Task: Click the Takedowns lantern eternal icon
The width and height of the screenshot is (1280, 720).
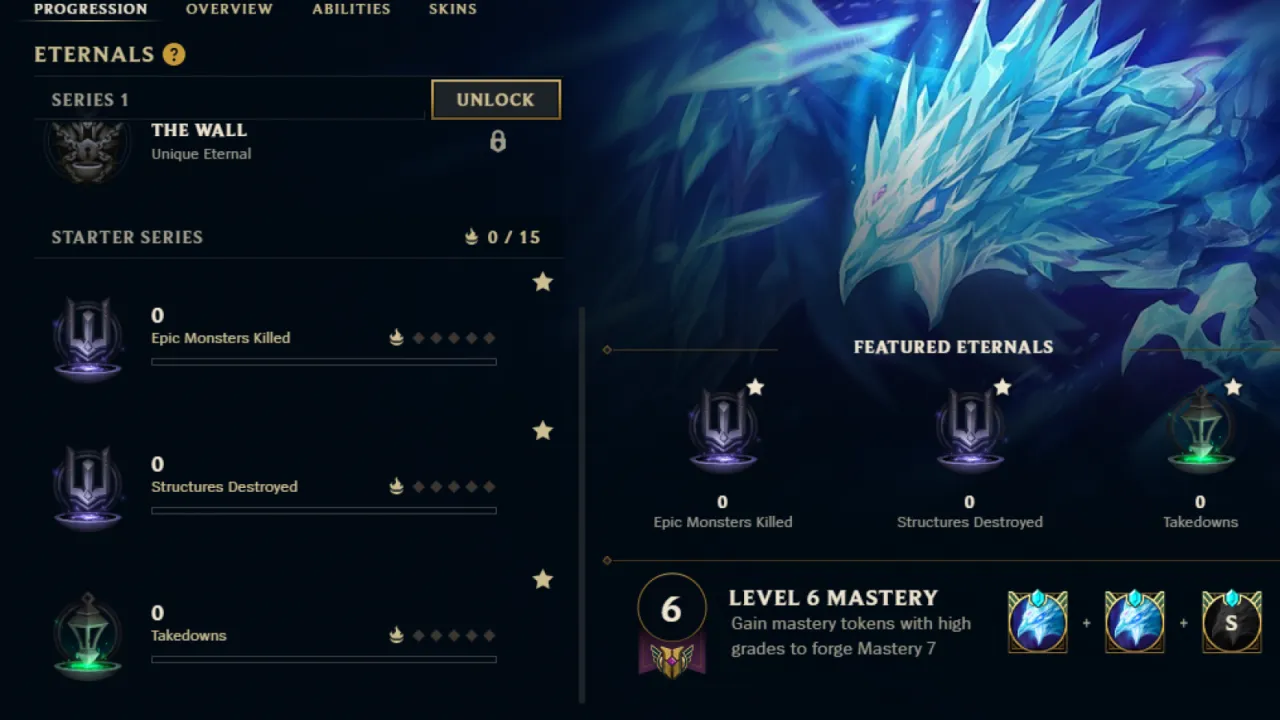Action: [88, 633]
